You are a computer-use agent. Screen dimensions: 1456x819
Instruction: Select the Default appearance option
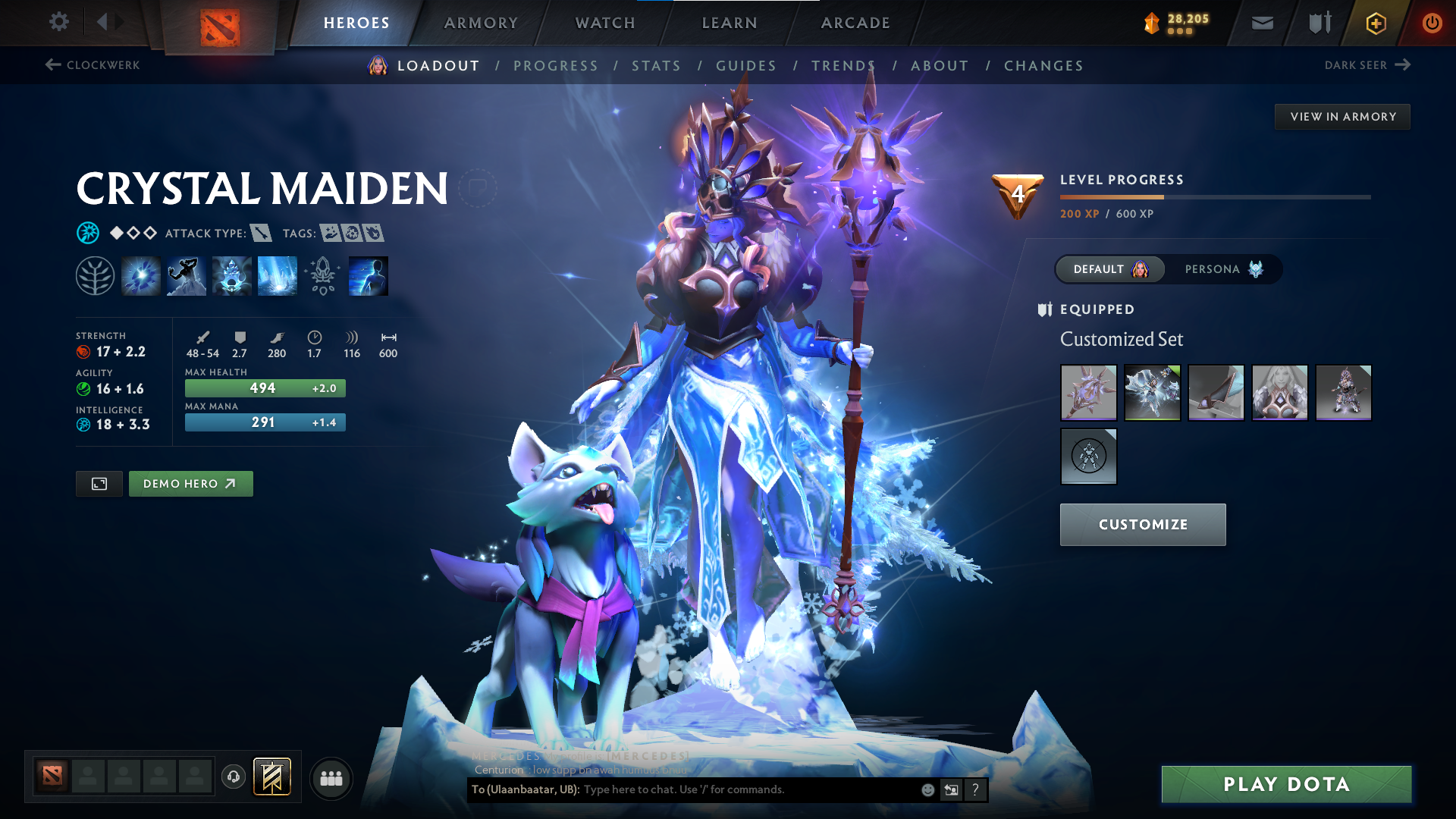pos(1109,268)
